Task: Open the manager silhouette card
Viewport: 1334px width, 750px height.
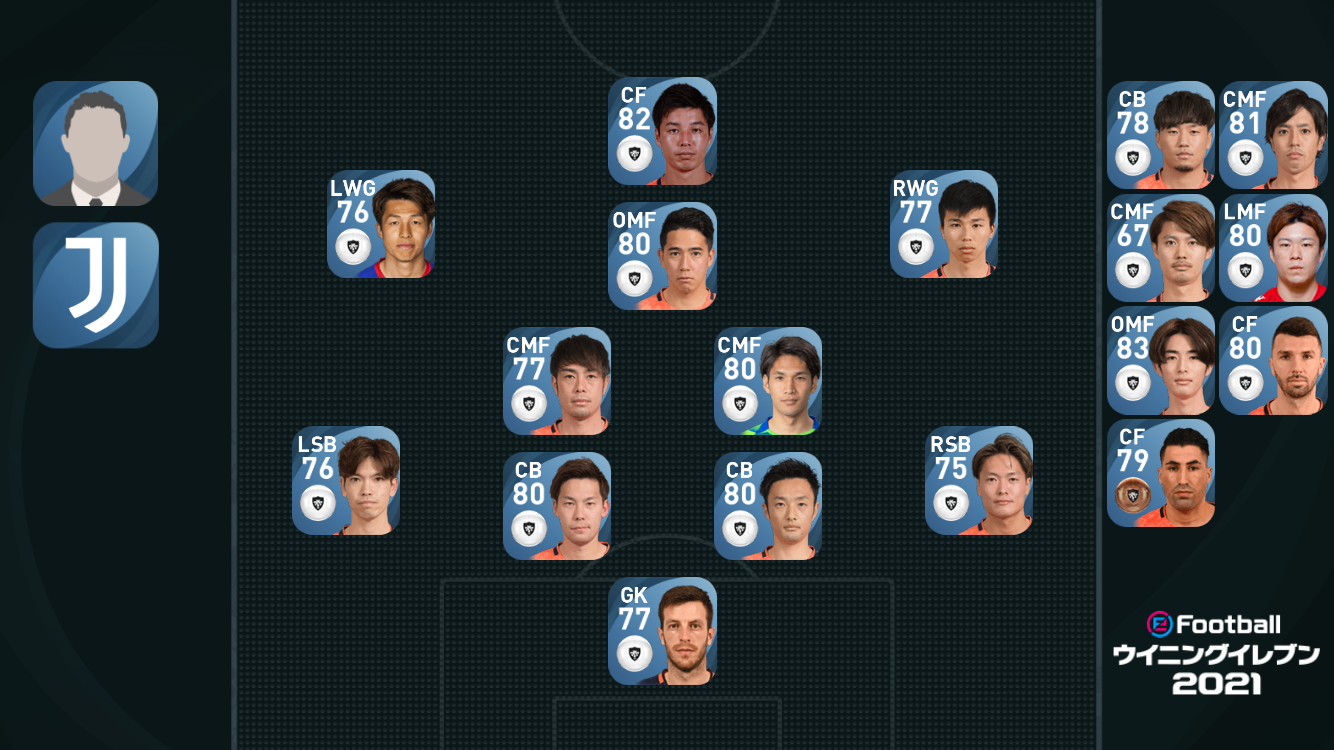Action: (96, 143)
